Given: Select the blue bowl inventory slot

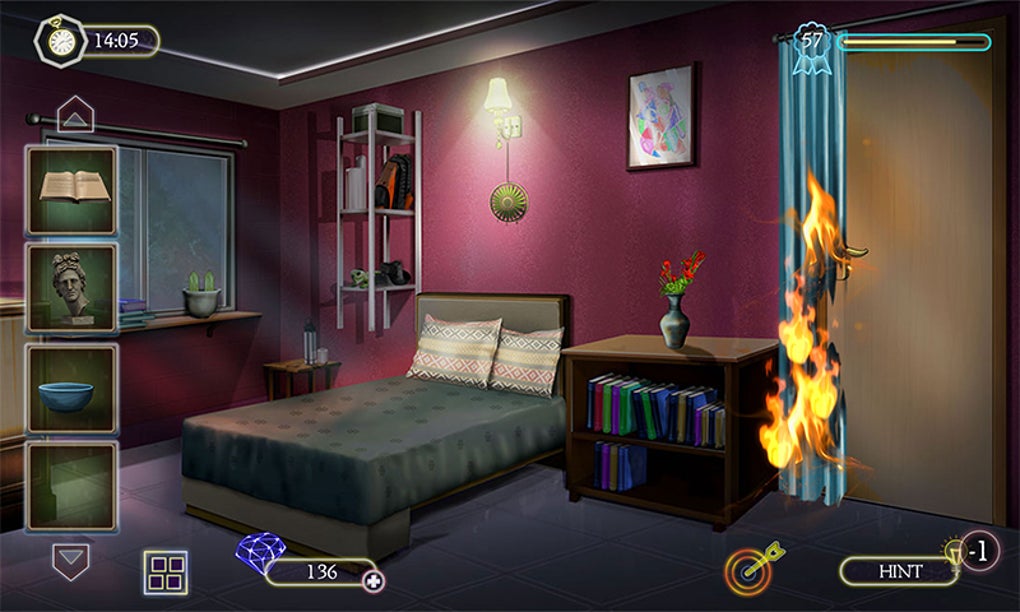Looking at the screenshot, I should 72,388.
